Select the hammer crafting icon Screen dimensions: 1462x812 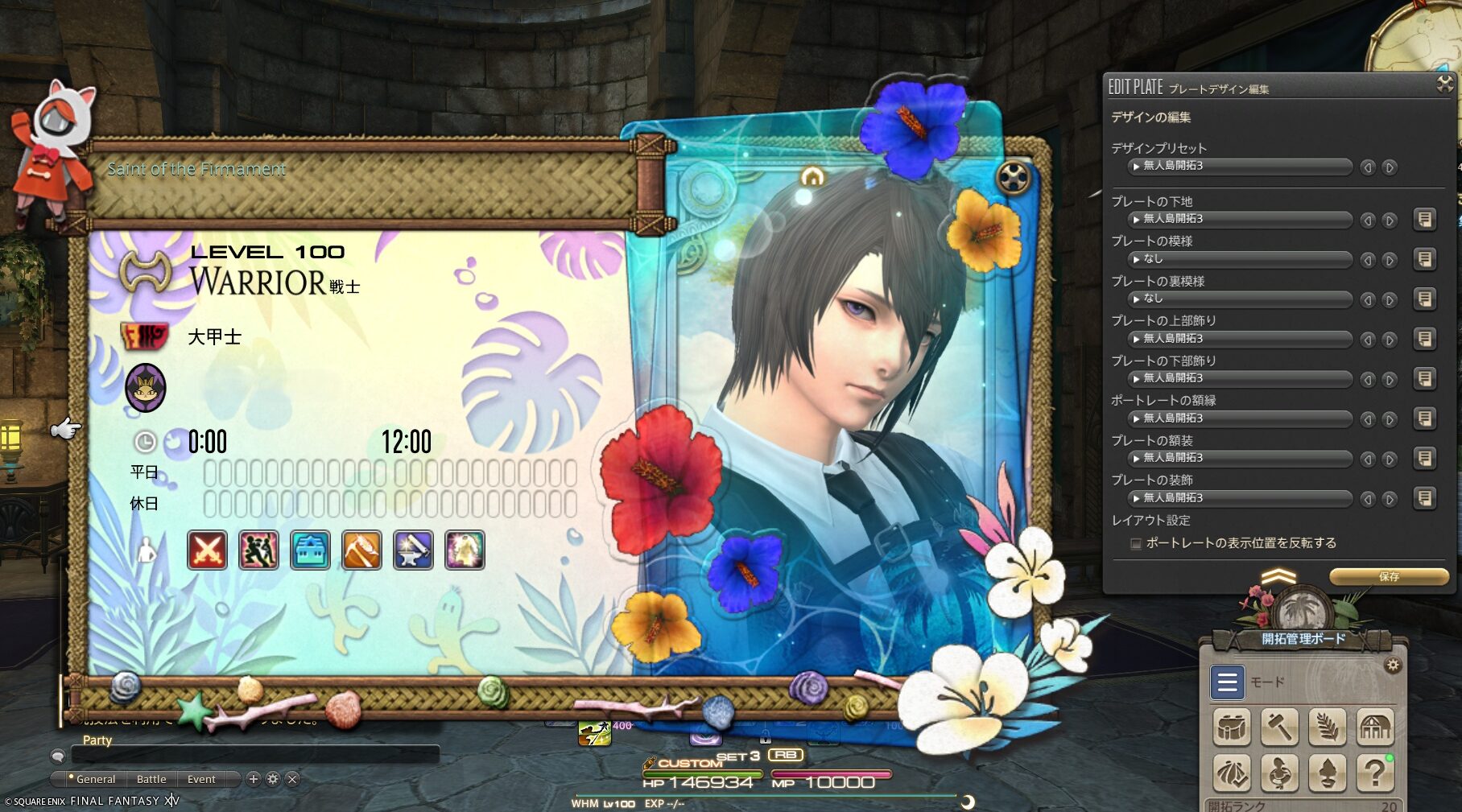(x=1279, y=728)
